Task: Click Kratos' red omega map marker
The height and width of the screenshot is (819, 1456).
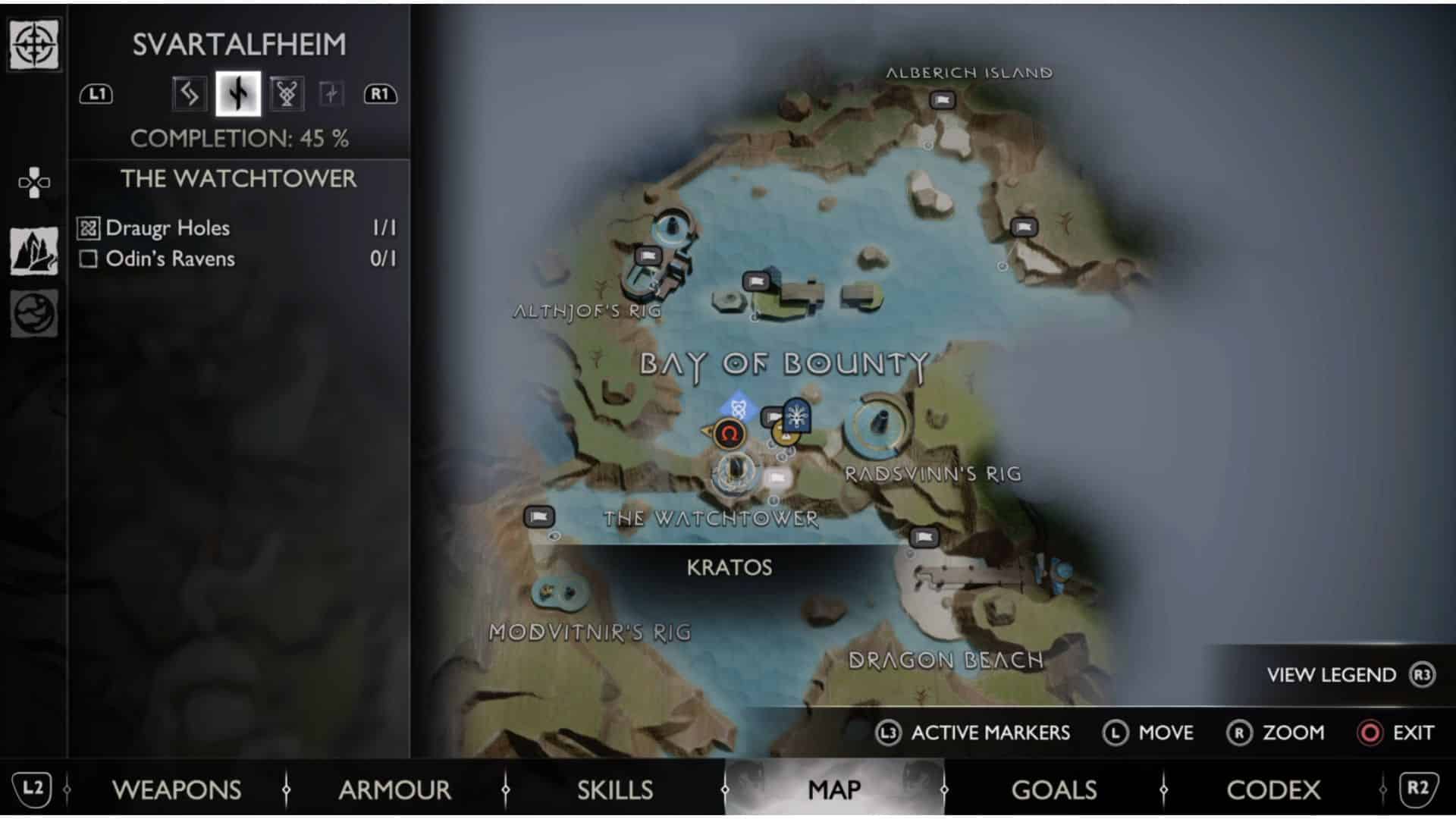Action: click(x=729, y=435)
